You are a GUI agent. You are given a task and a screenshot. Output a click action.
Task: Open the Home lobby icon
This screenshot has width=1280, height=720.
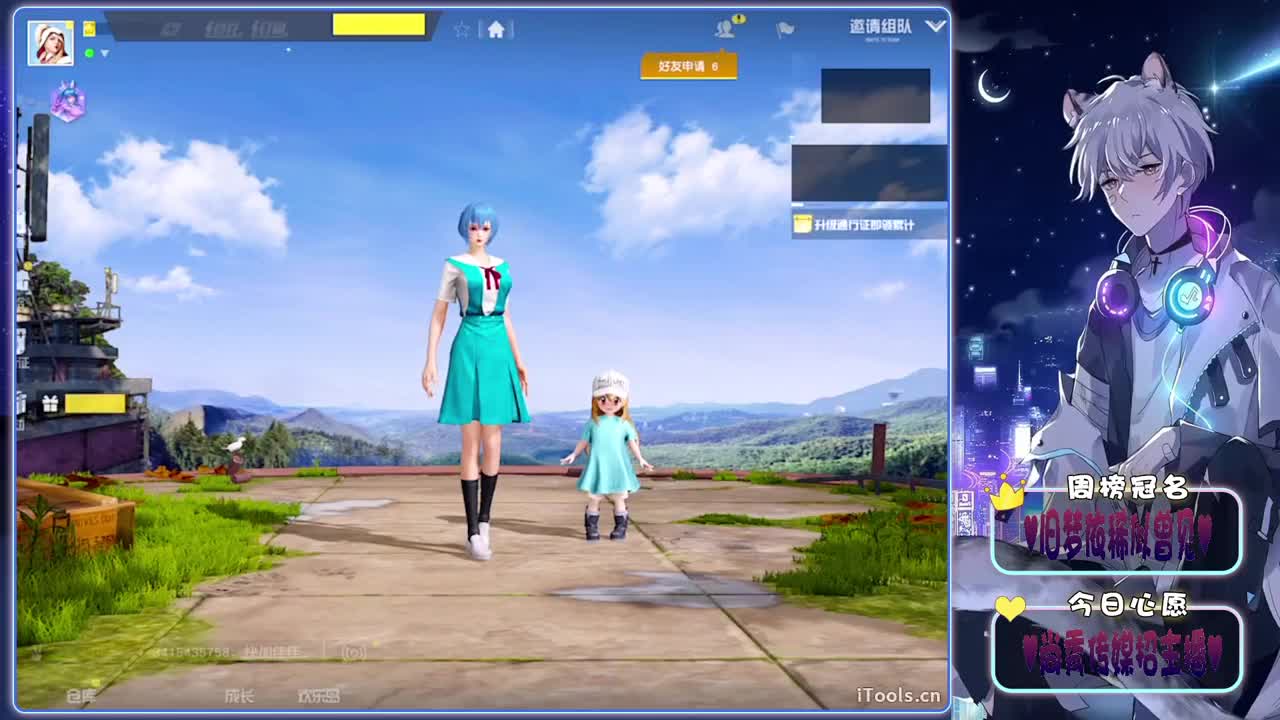497,28
